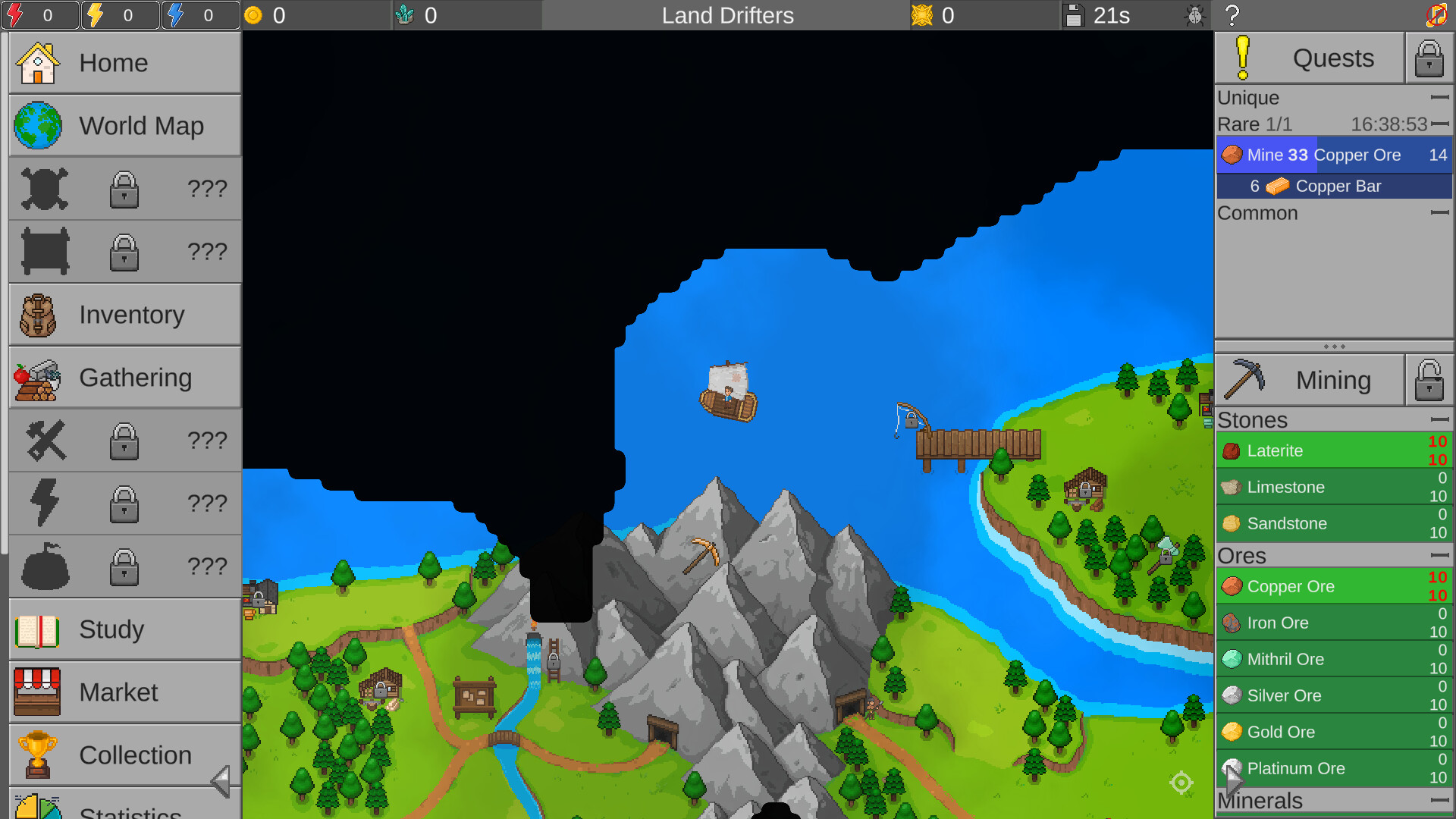Open the Market
This screenshot has width=1456, height=819.
click(x=124, y=692)
